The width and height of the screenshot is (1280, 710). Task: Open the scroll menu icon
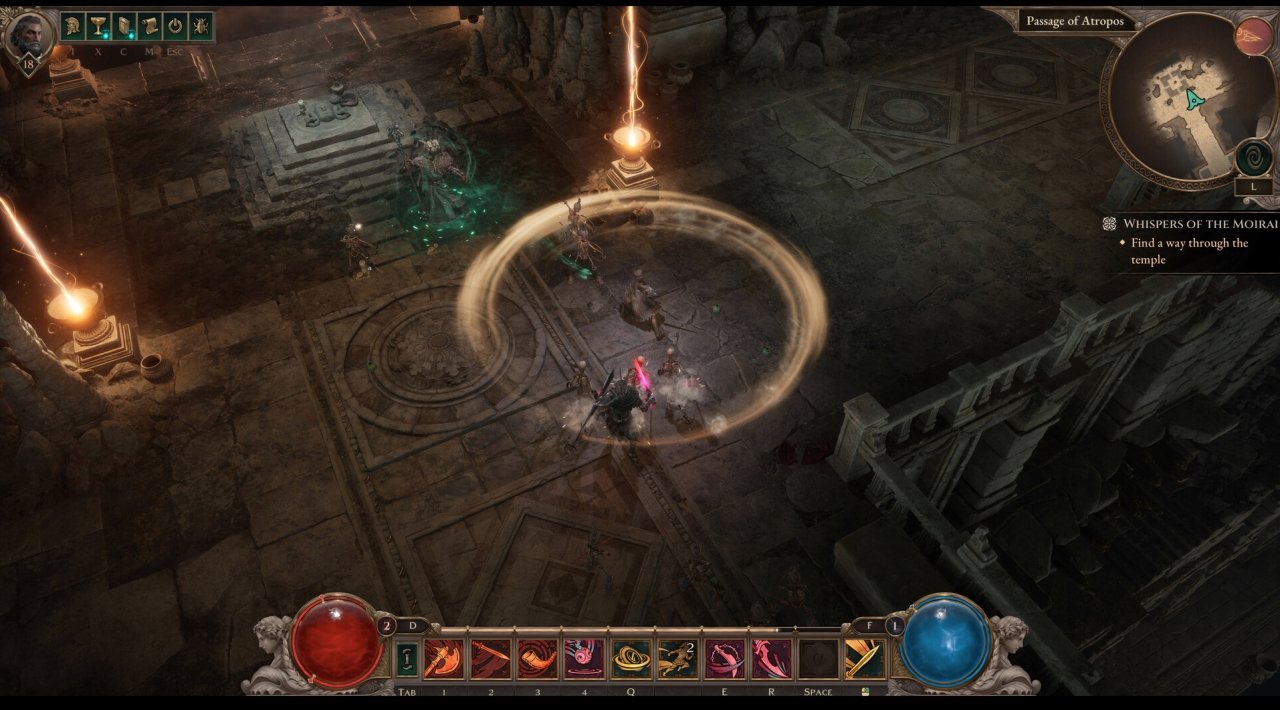[149, 26]
